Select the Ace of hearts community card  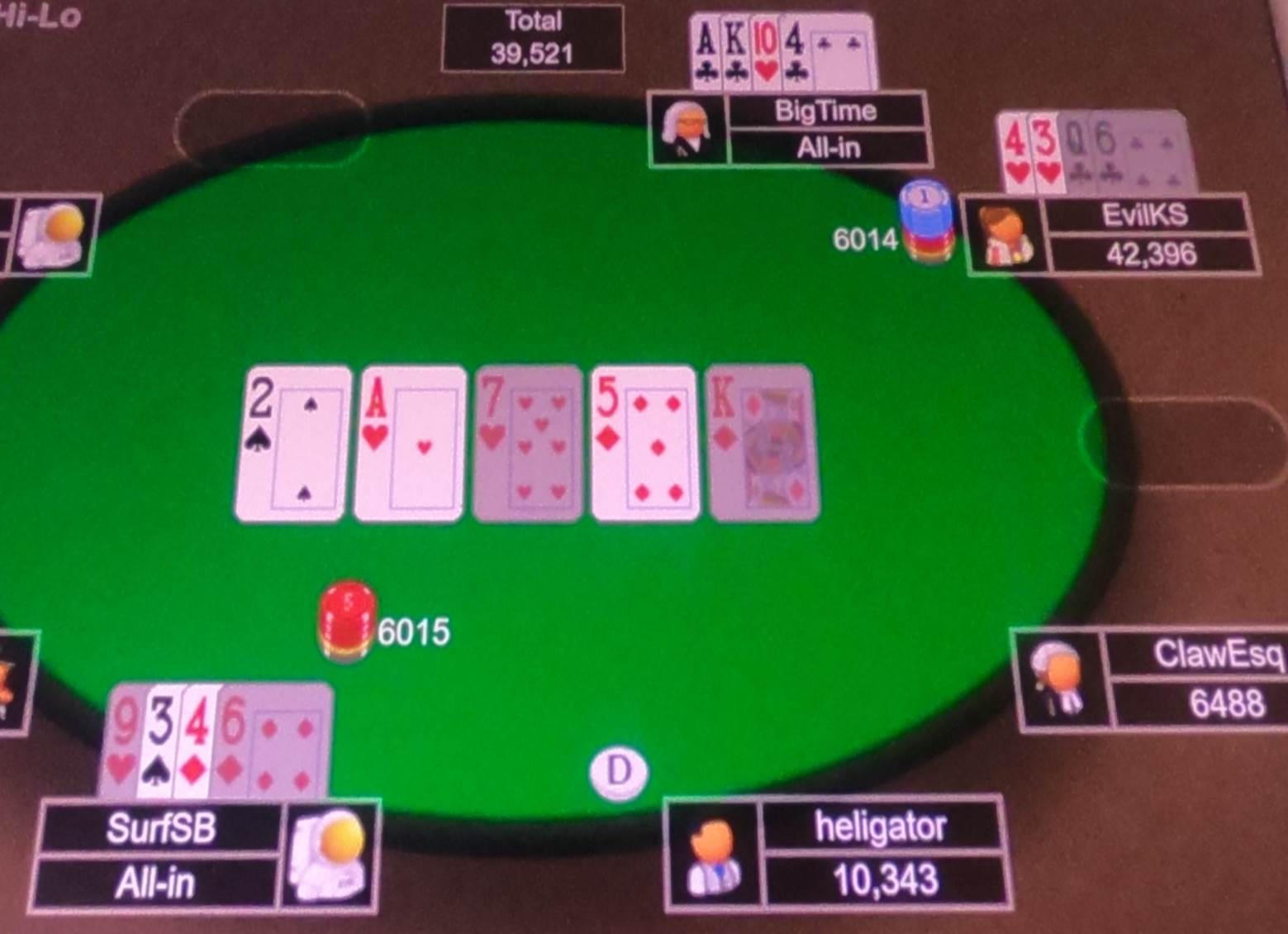pos(408,441)
